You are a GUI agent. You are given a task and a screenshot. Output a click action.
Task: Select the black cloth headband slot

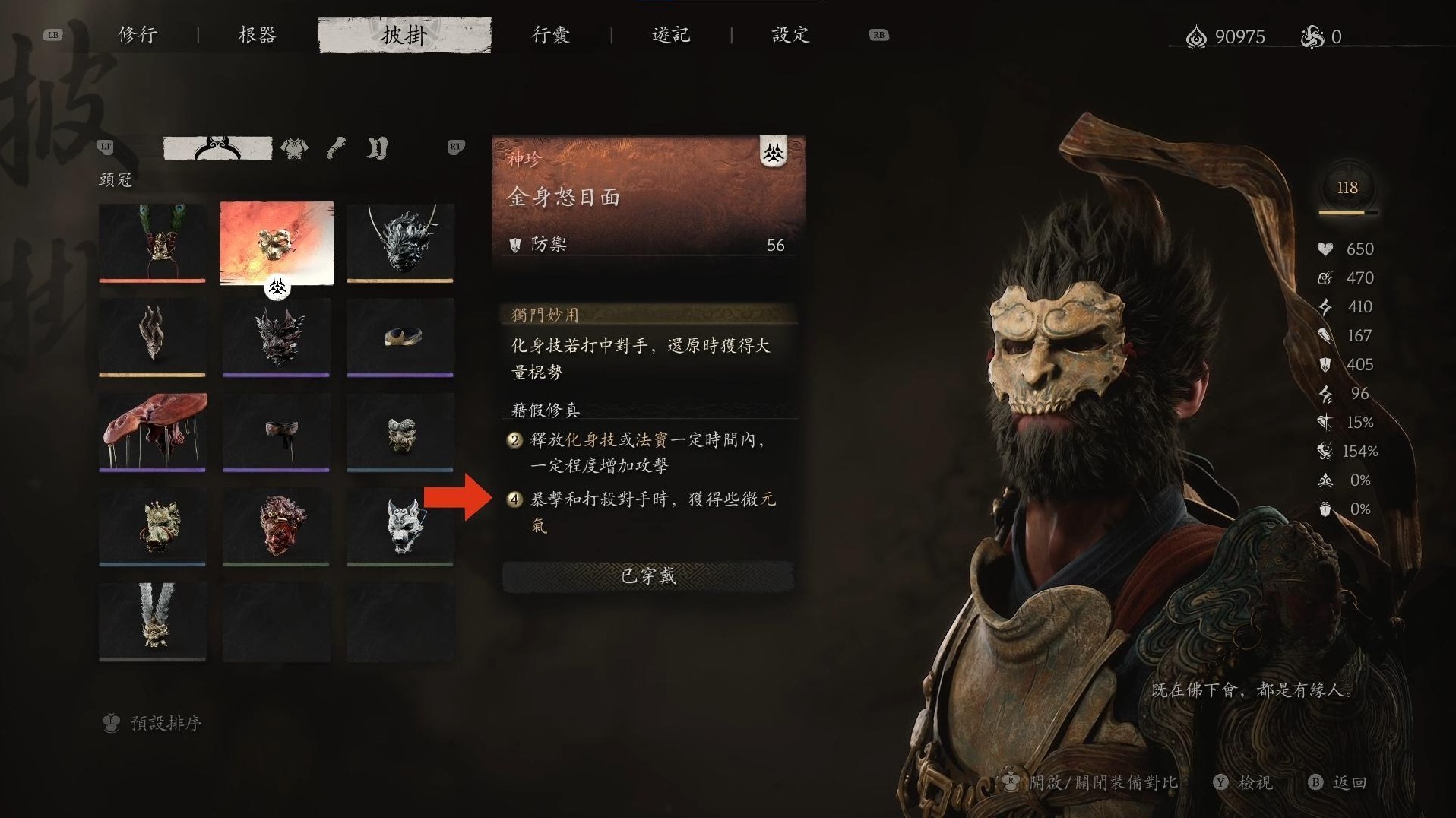coord(277,431)
